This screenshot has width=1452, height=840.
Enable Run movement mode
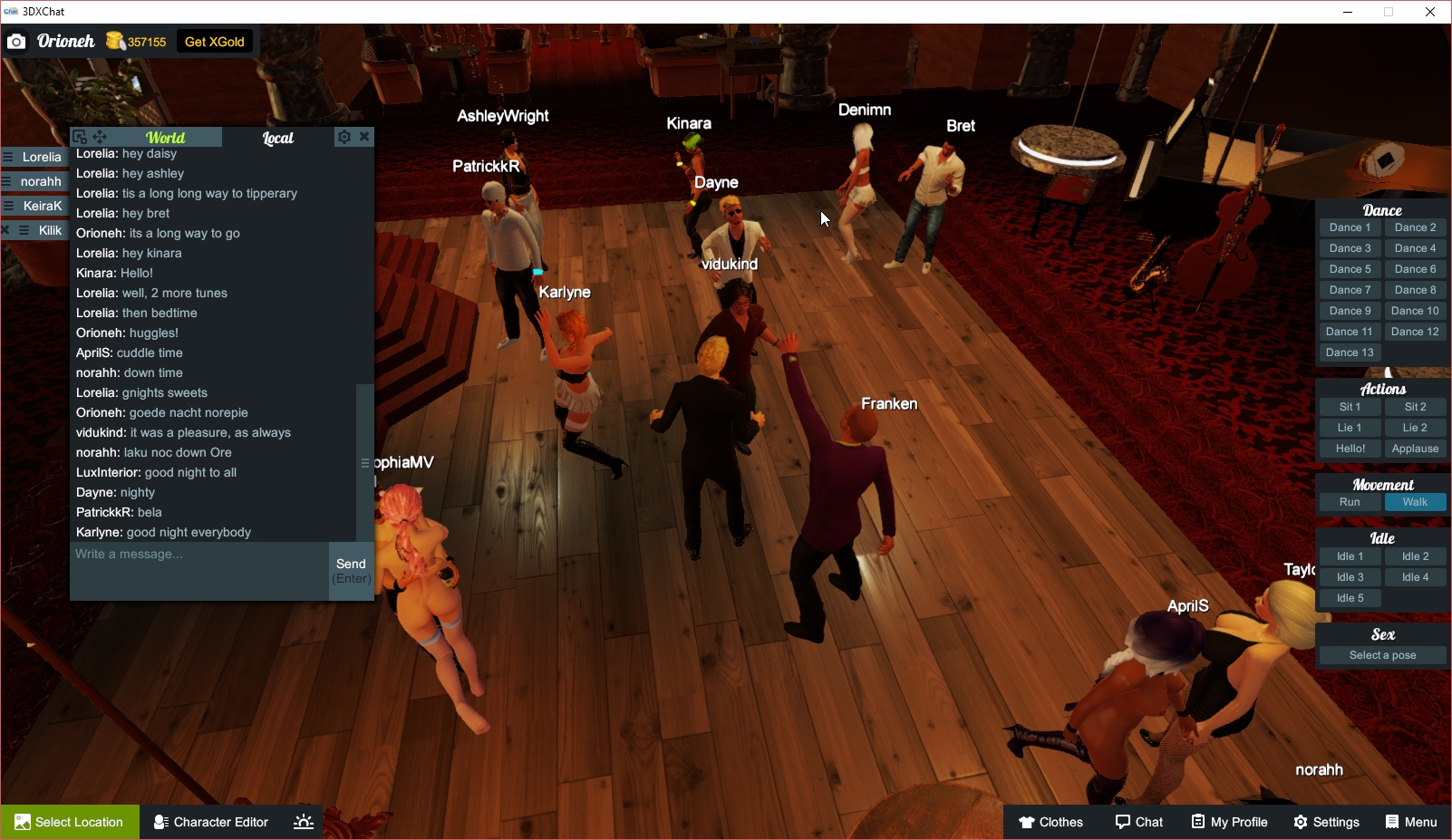[x=1350, y=501]
